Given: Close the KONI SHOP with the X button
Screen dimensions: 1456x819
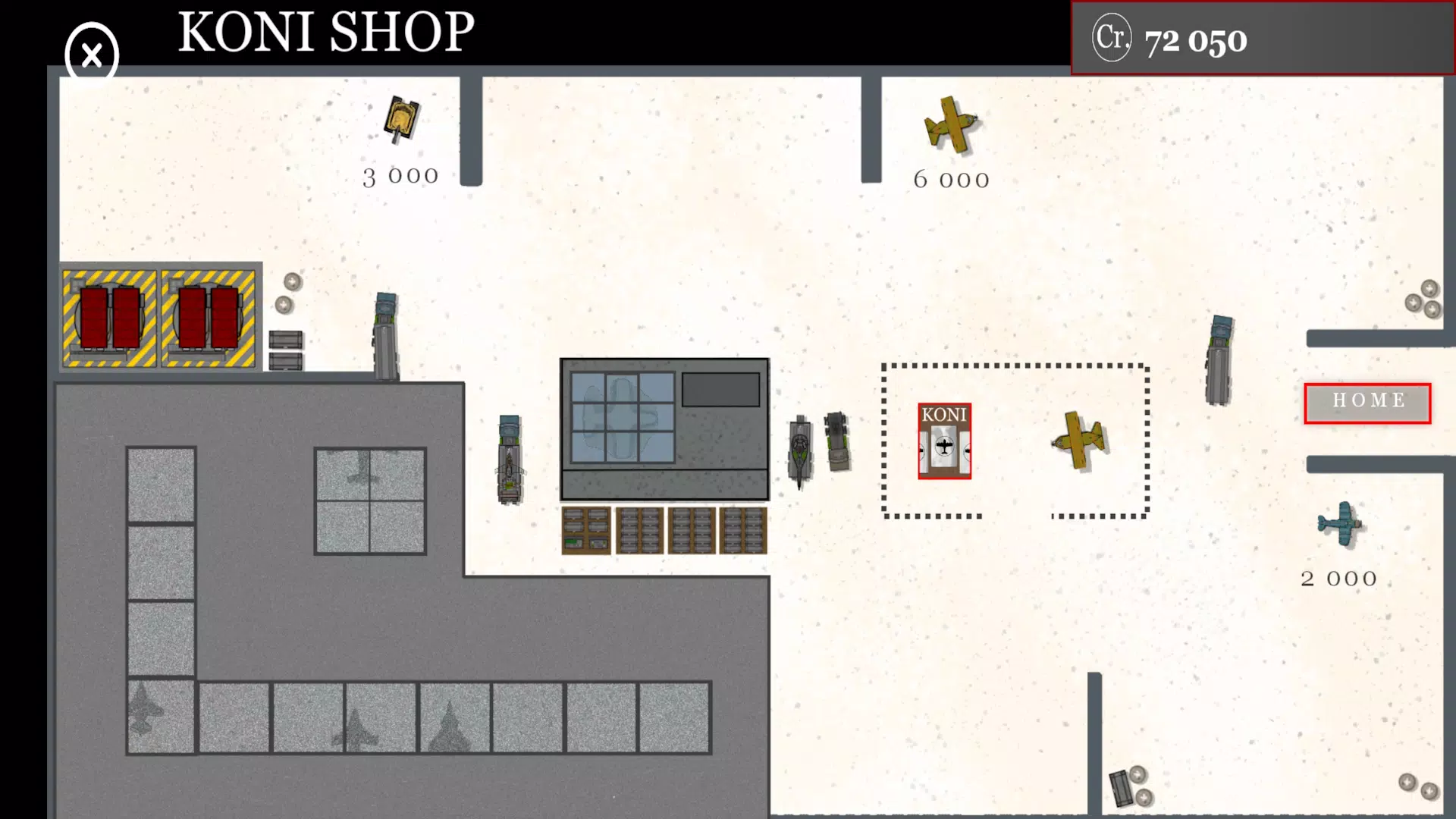Looking at the screenshot, I should click(90, 56).
